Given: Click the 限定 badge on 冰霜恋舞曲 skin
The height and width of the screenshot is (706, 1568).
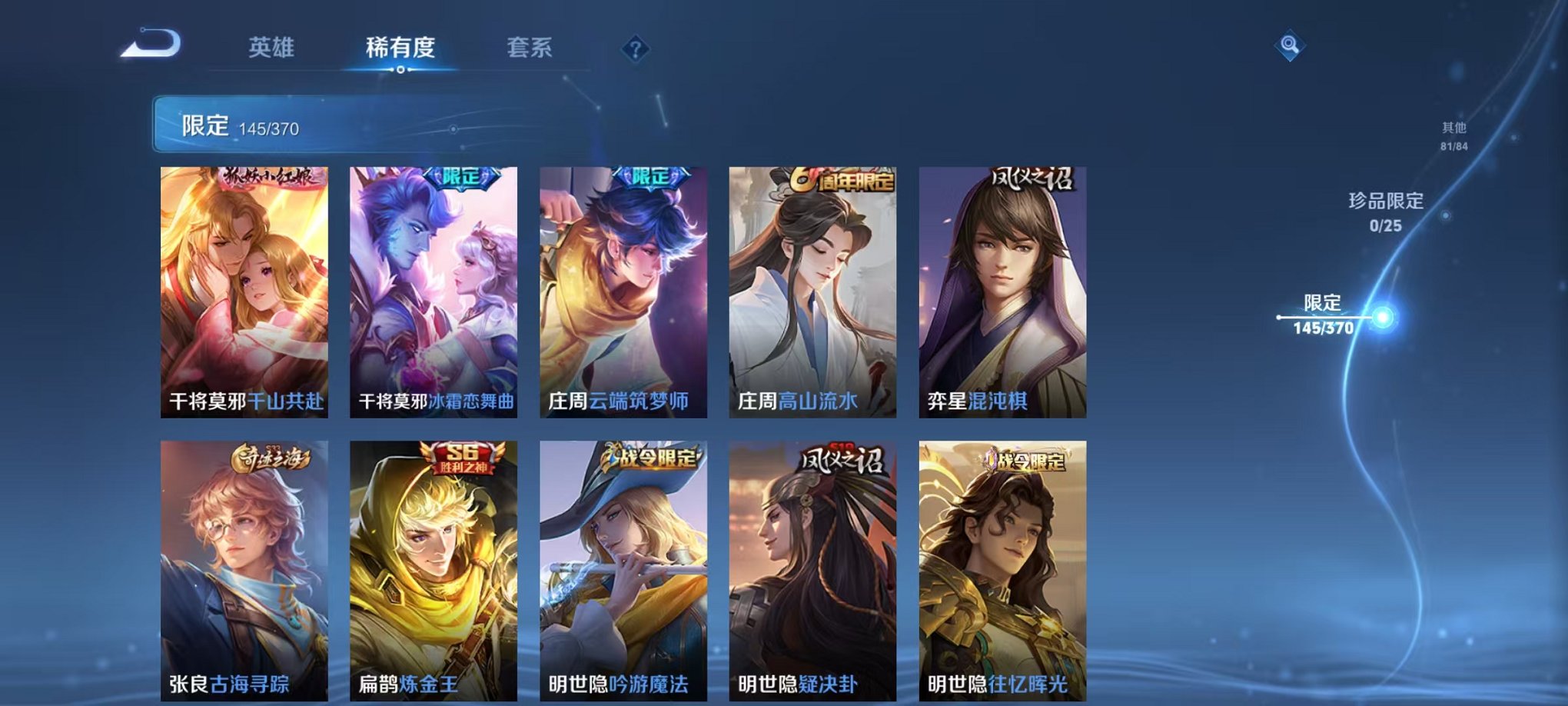Looking at the screenshot, I should click(x=461, y=177).
